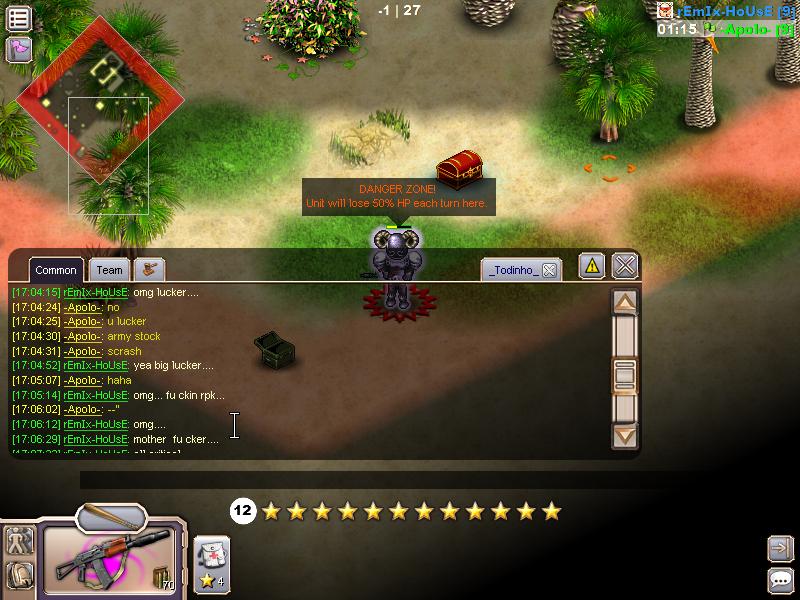
Task: Open the main menu list button
Action: [x=18, y=18]
